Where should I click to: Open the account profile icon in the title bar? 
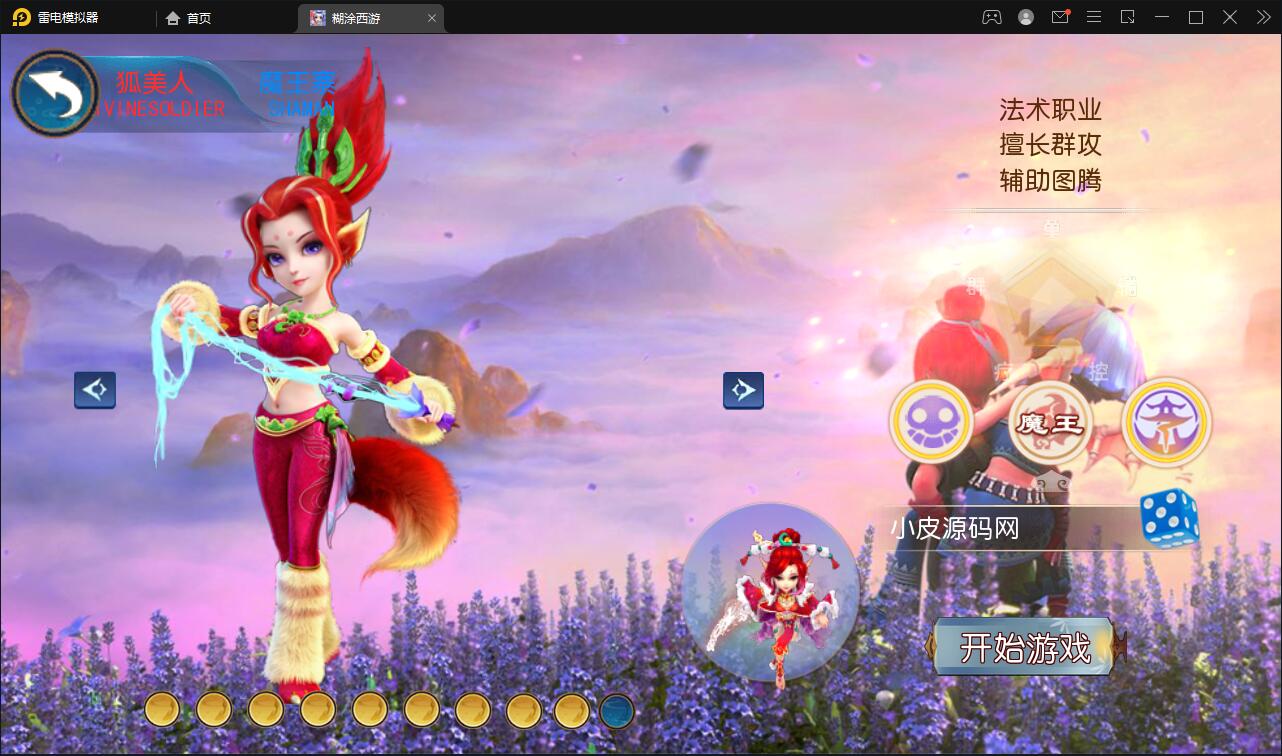click(1025, 17)
